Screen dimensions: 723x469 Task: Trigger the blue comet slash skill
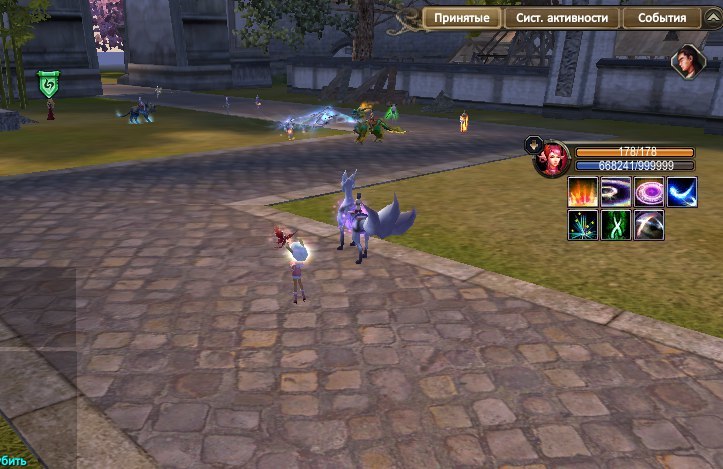tap(682, 191)
